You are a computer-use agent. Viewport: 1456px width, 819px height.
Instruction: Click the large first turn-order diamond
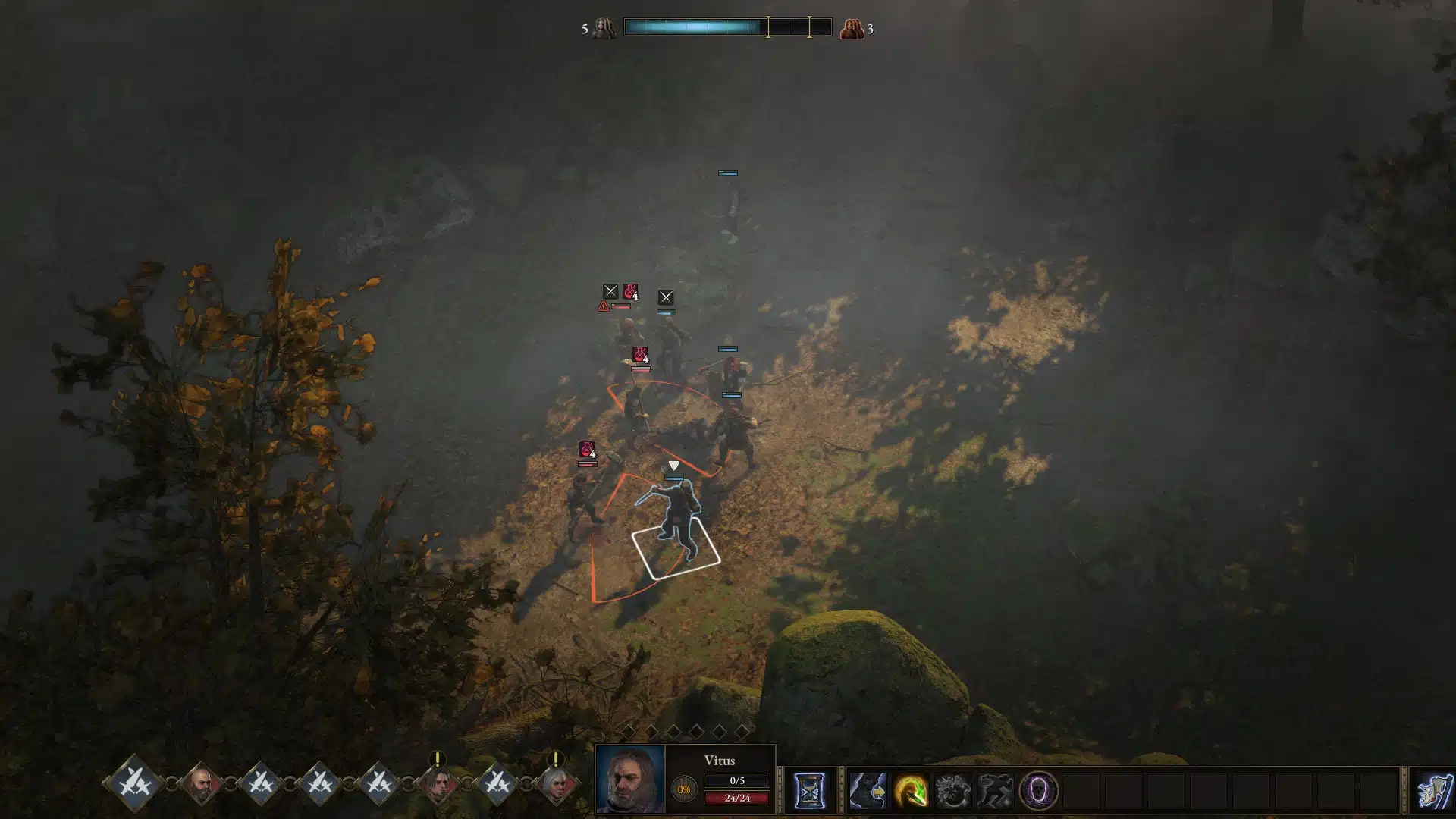pyautogui.click(x=136, y=782)
